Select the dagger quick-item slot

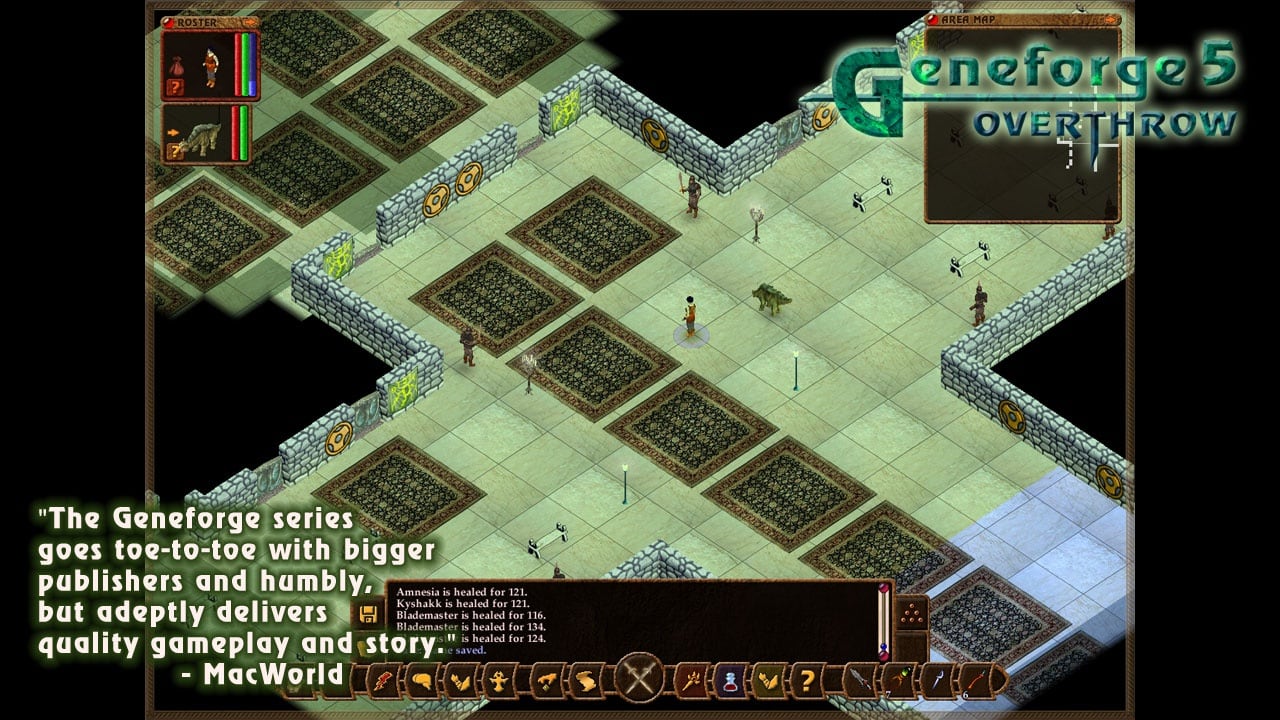coord(860,681)
